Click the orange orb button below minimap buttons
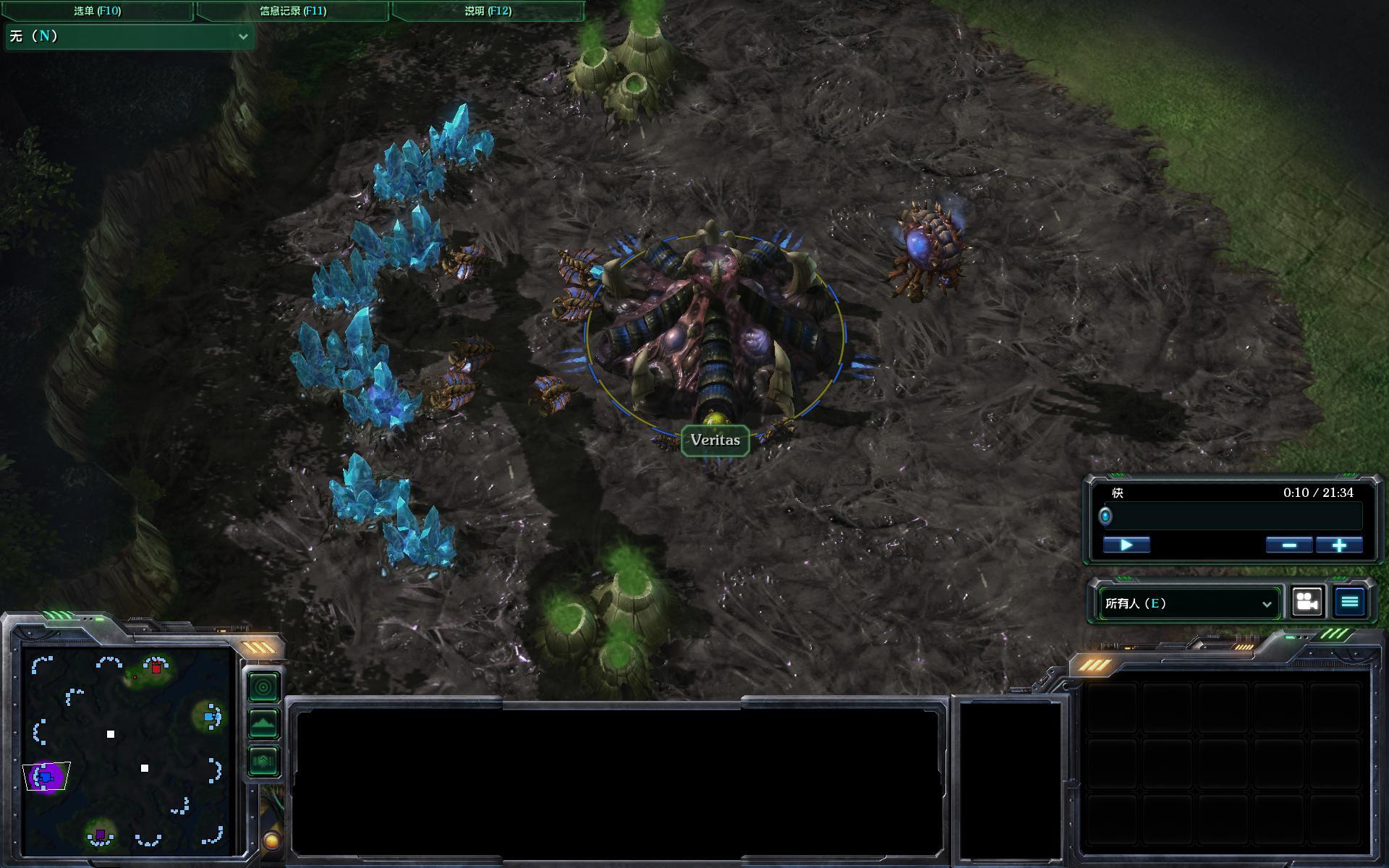This screenshot has height=868, width=1389. [271, 841]
